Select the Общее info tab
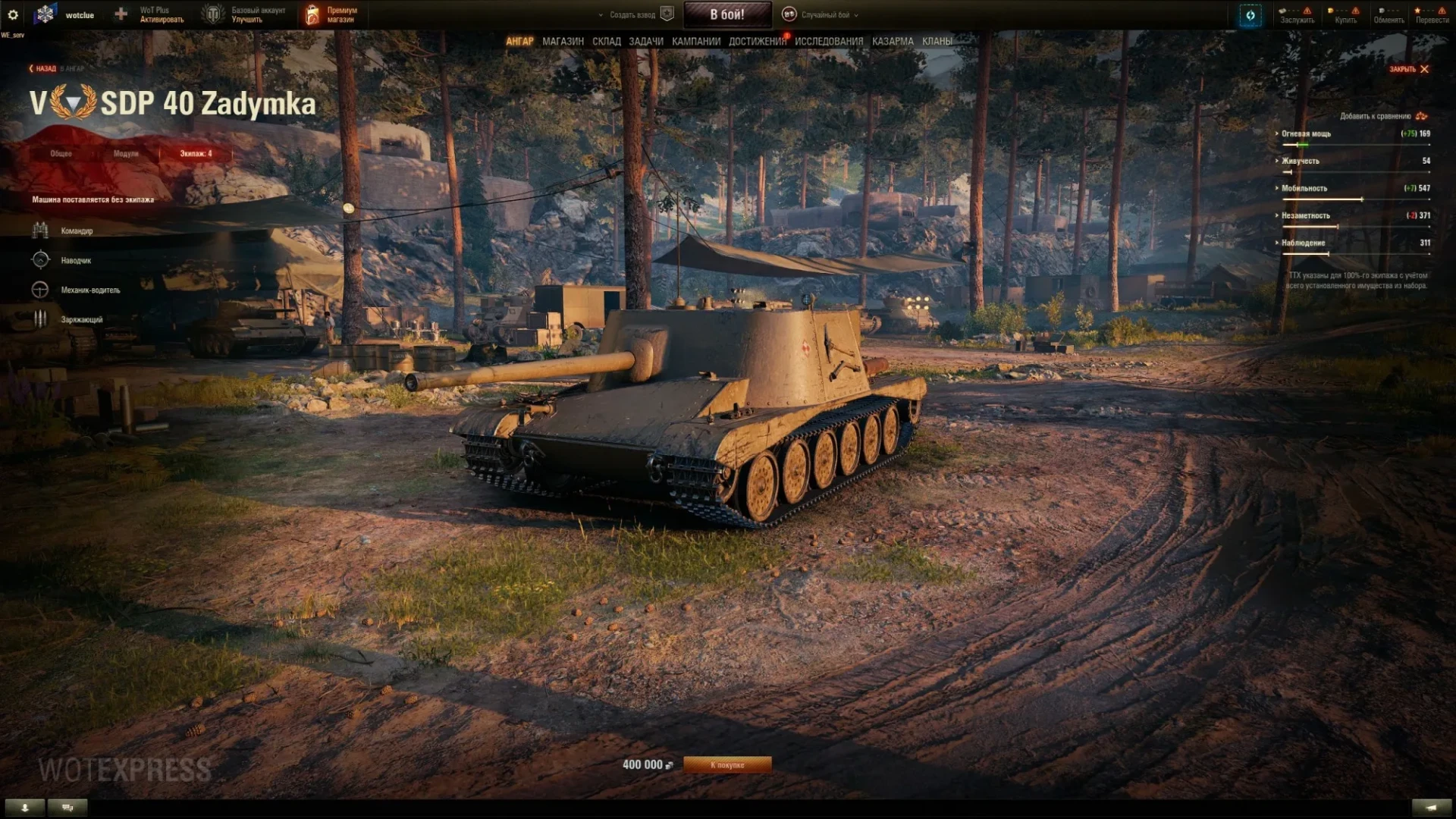The height and width of the screenshot is (819, 1456). pyautogui.click(x=61, y=153)
